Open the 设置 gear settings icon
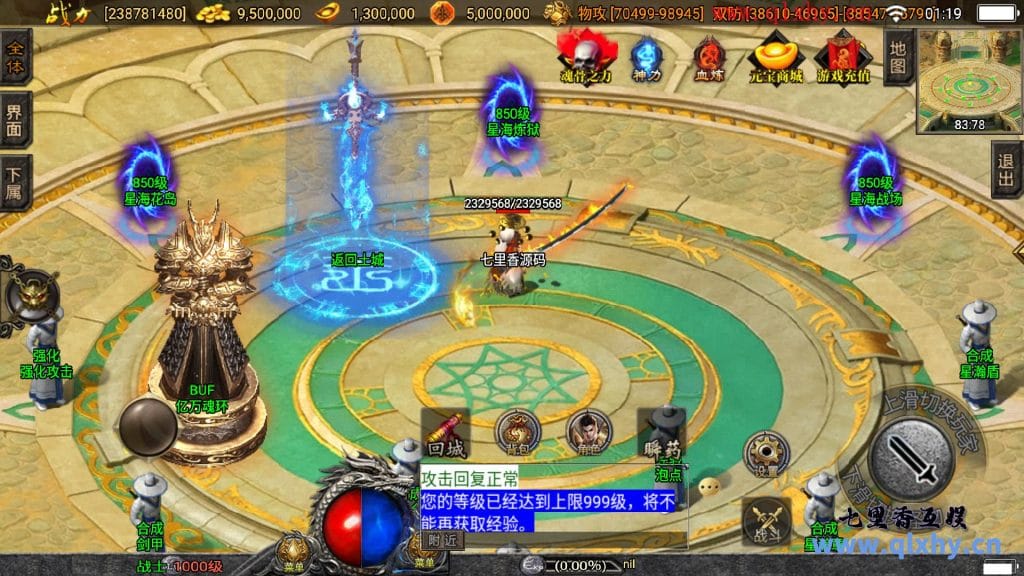This screenshot has height=576, width=1024. 766,453
